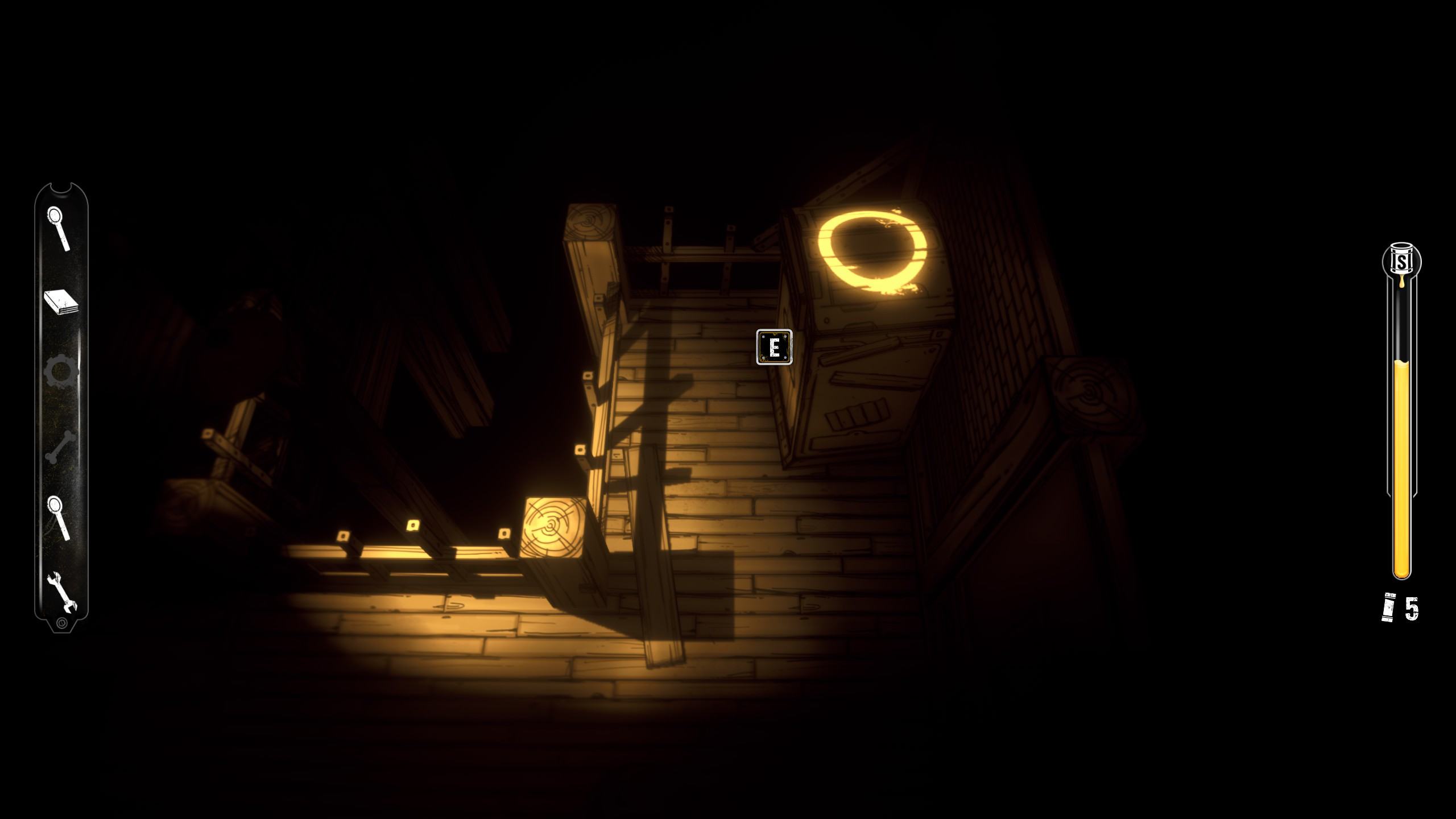The height and width of the screenshot is (819, 1456).
Task: Click the dimmed gear icon
Action: click(x=61, y=373)
